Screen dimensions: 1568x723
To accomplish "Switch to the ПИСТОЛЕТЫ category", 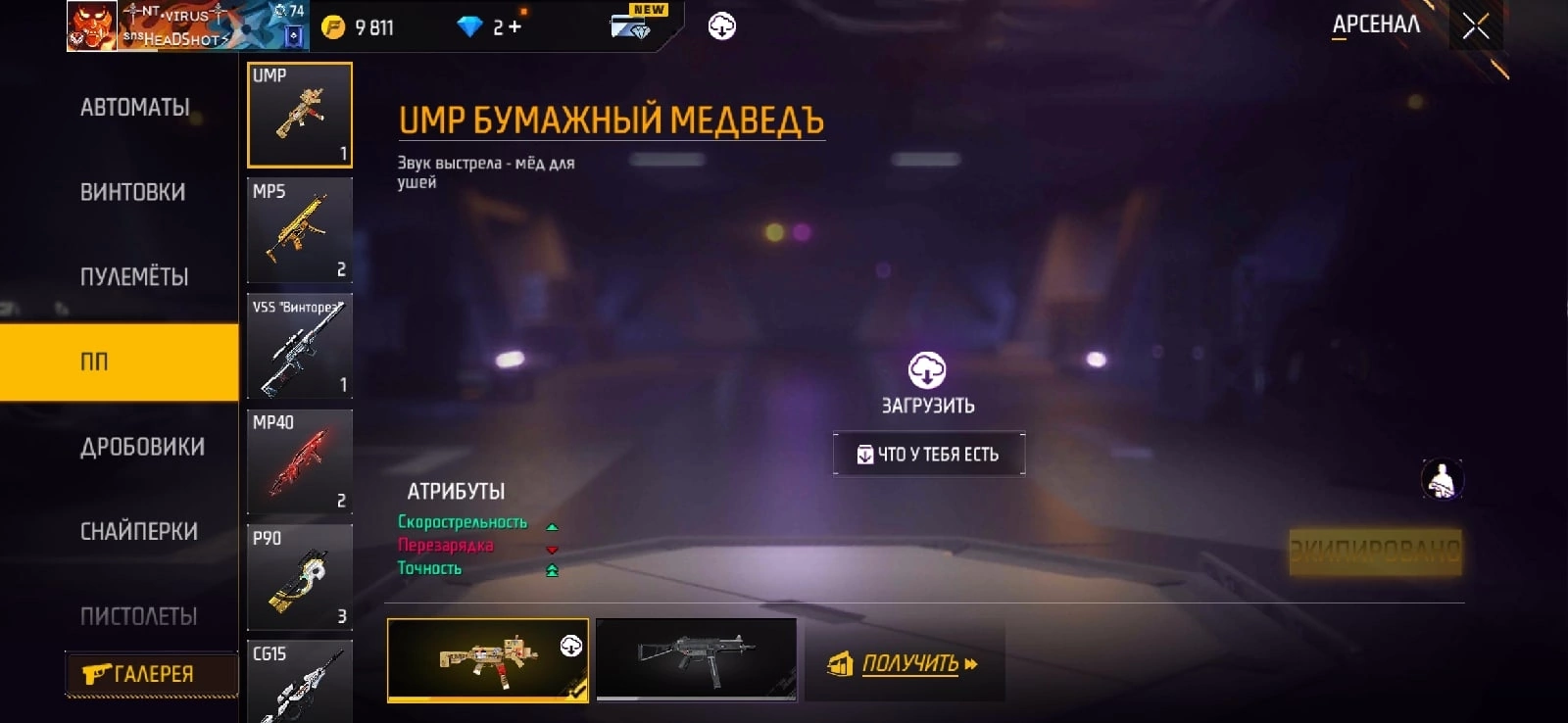I will point(139,616).
